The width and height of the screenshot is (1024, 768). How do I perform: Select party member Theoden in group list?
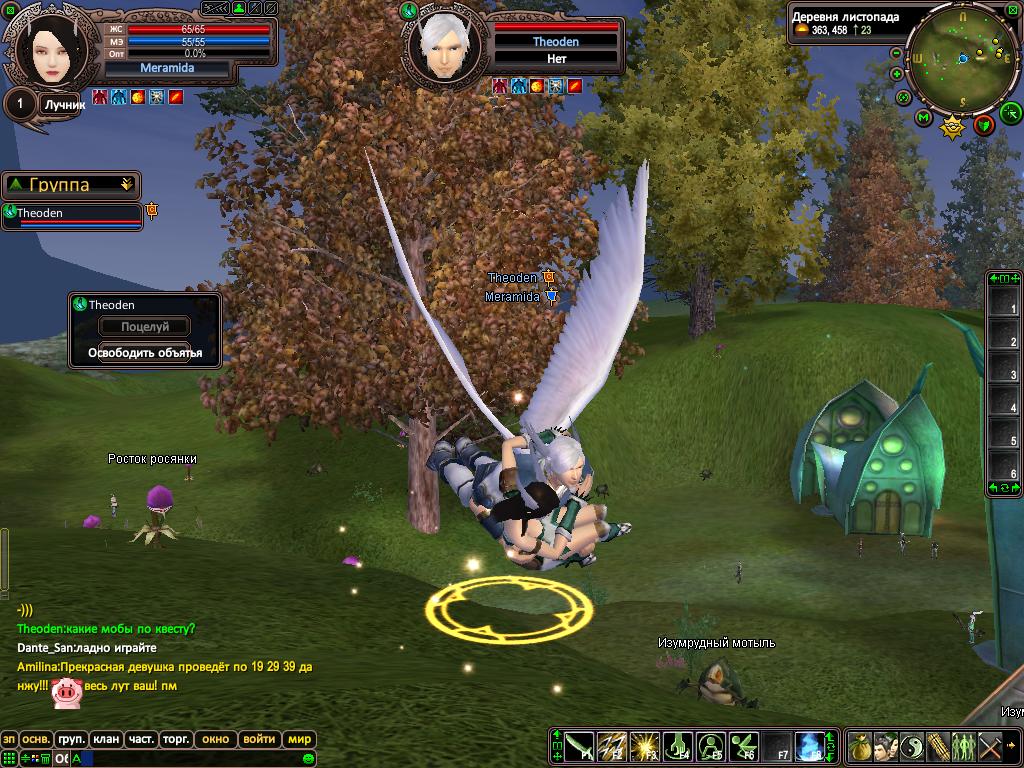click(72, 214)
